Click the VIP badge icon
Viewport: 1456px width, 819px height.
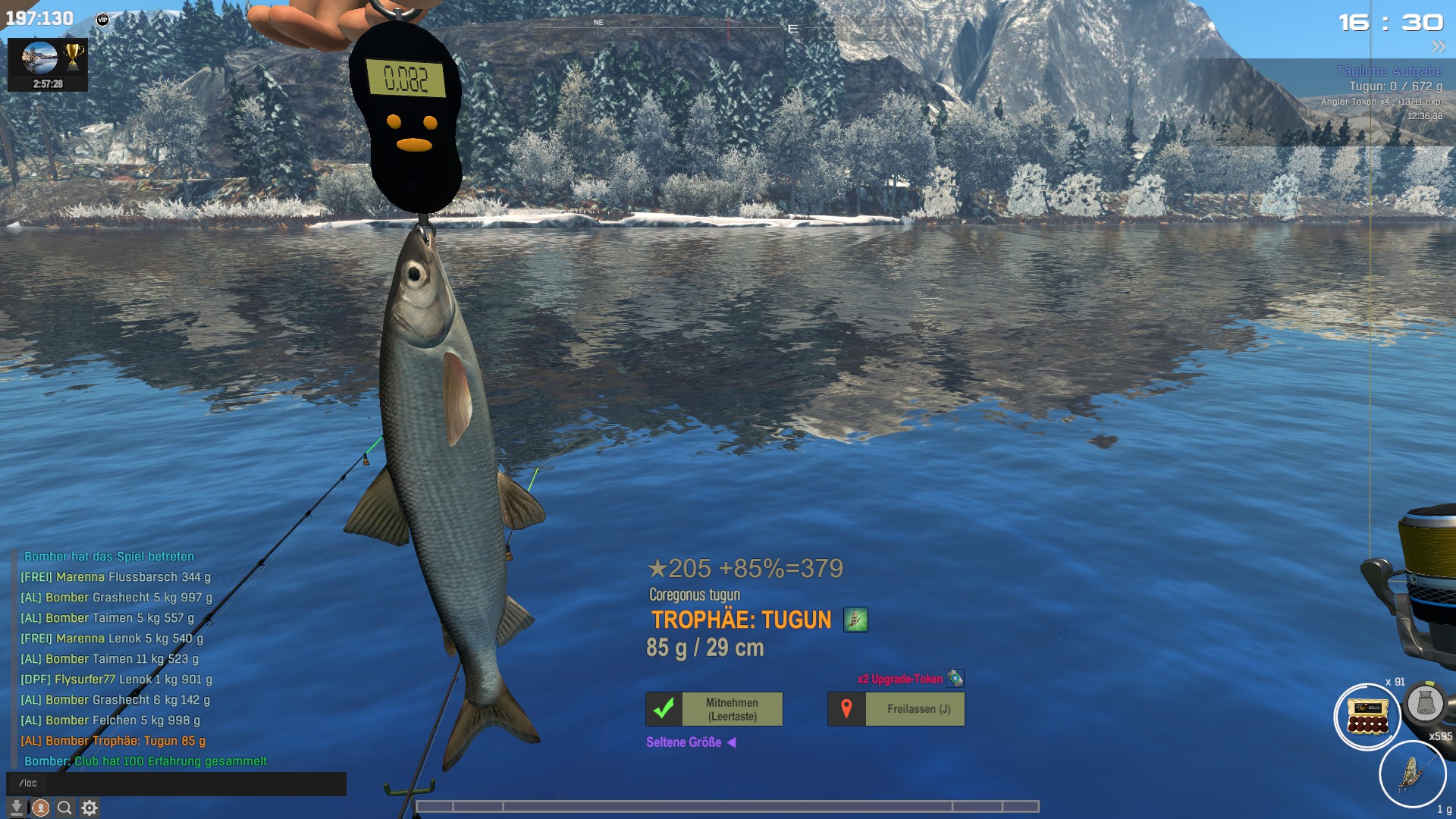click(x=103, y=20)
